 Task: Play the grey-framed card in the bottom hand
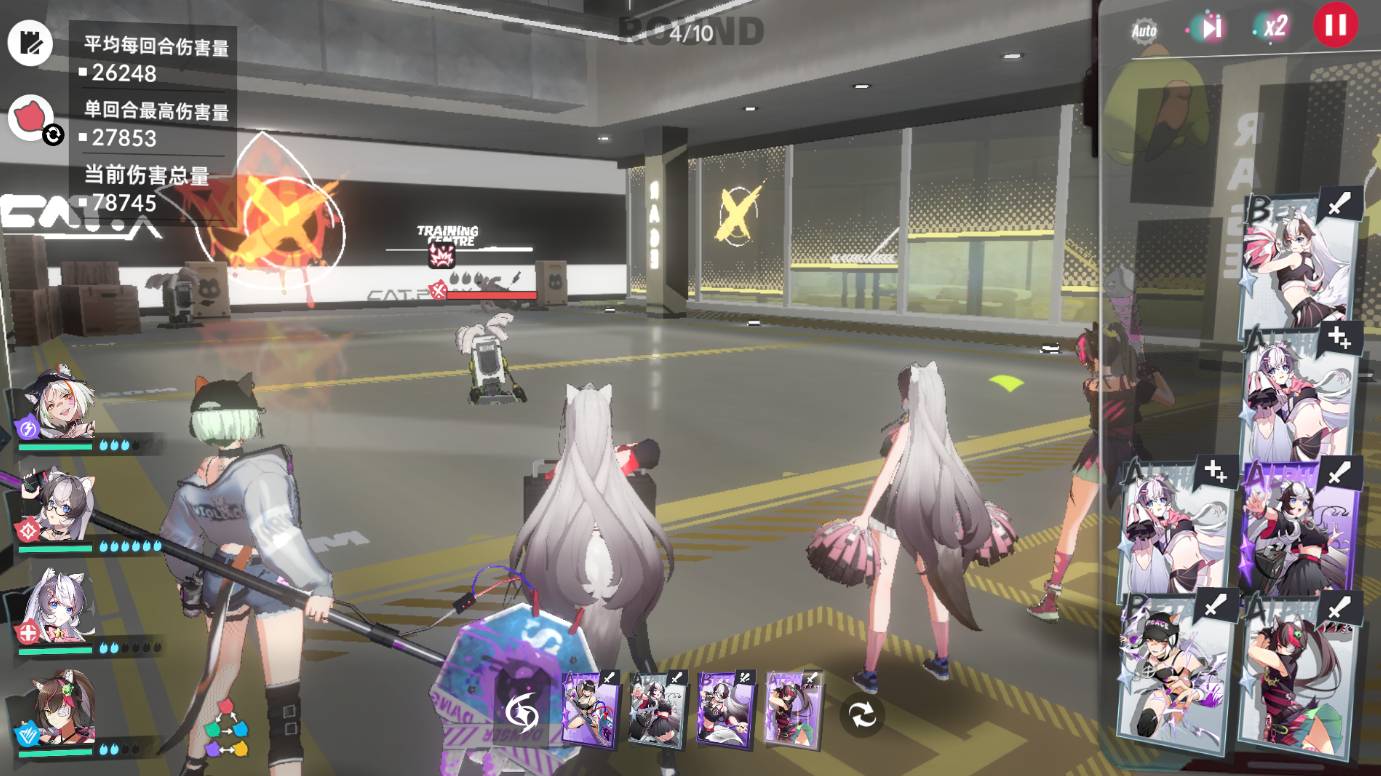point(657,709)
